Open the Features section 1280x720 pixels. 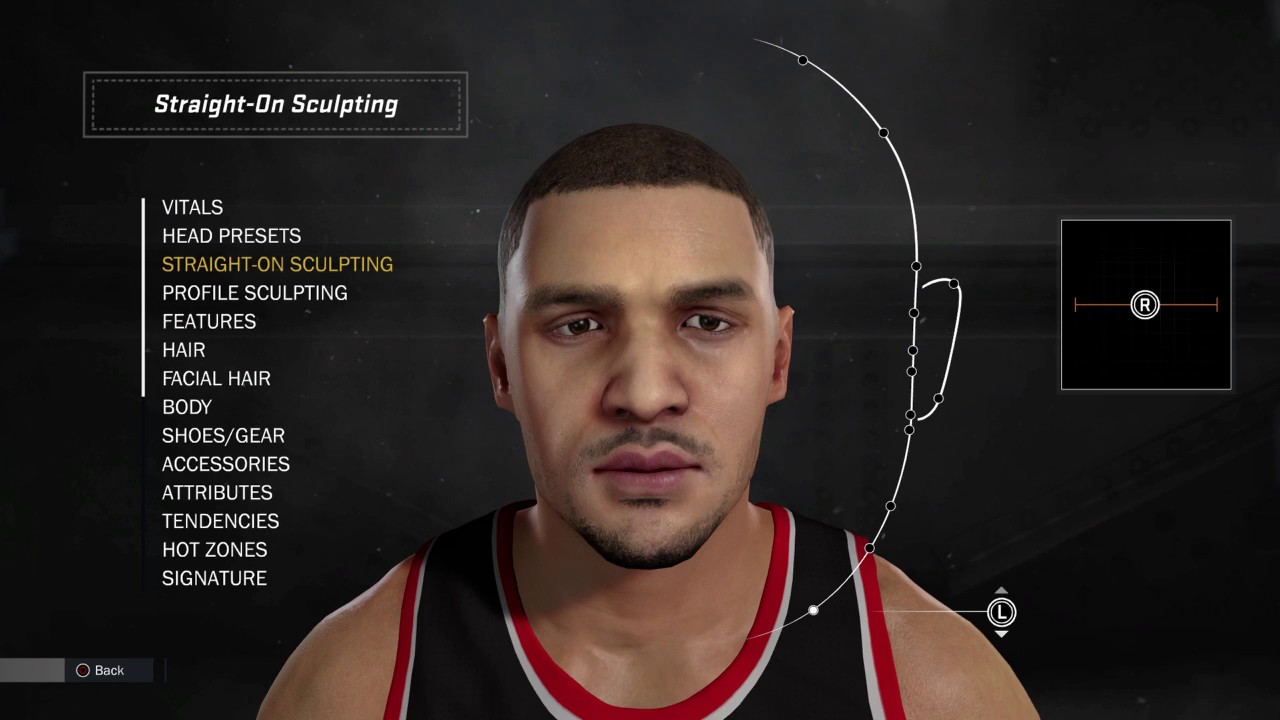tap(209, 322)
